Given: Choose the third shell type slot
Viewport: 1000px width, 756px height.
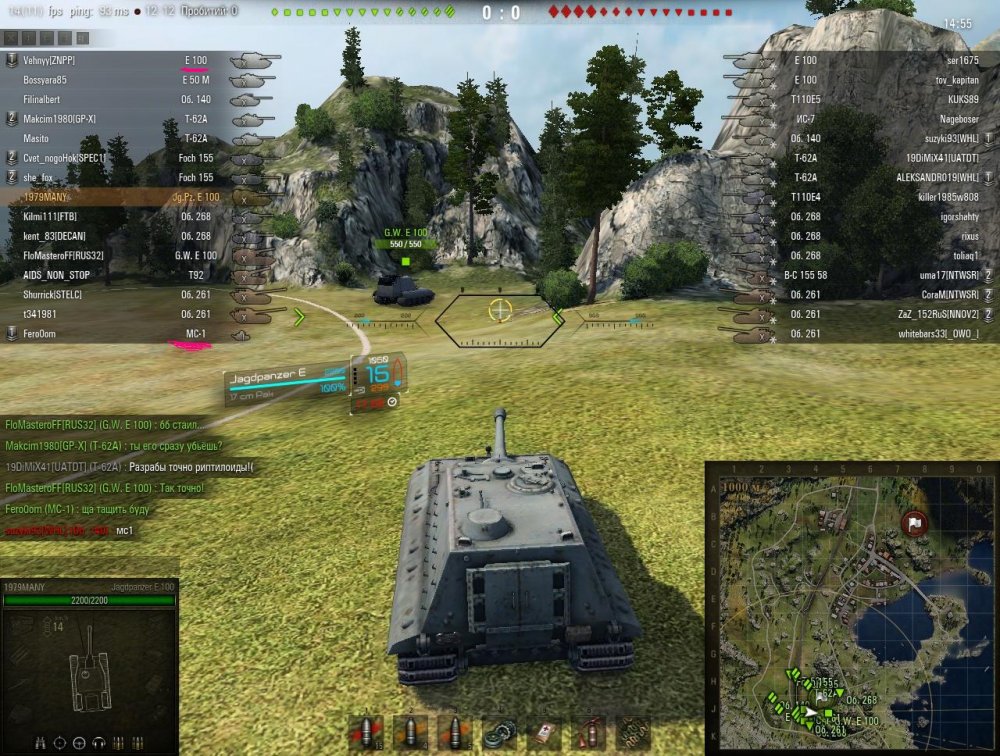Looking at the screenshot, I should 454,732.
